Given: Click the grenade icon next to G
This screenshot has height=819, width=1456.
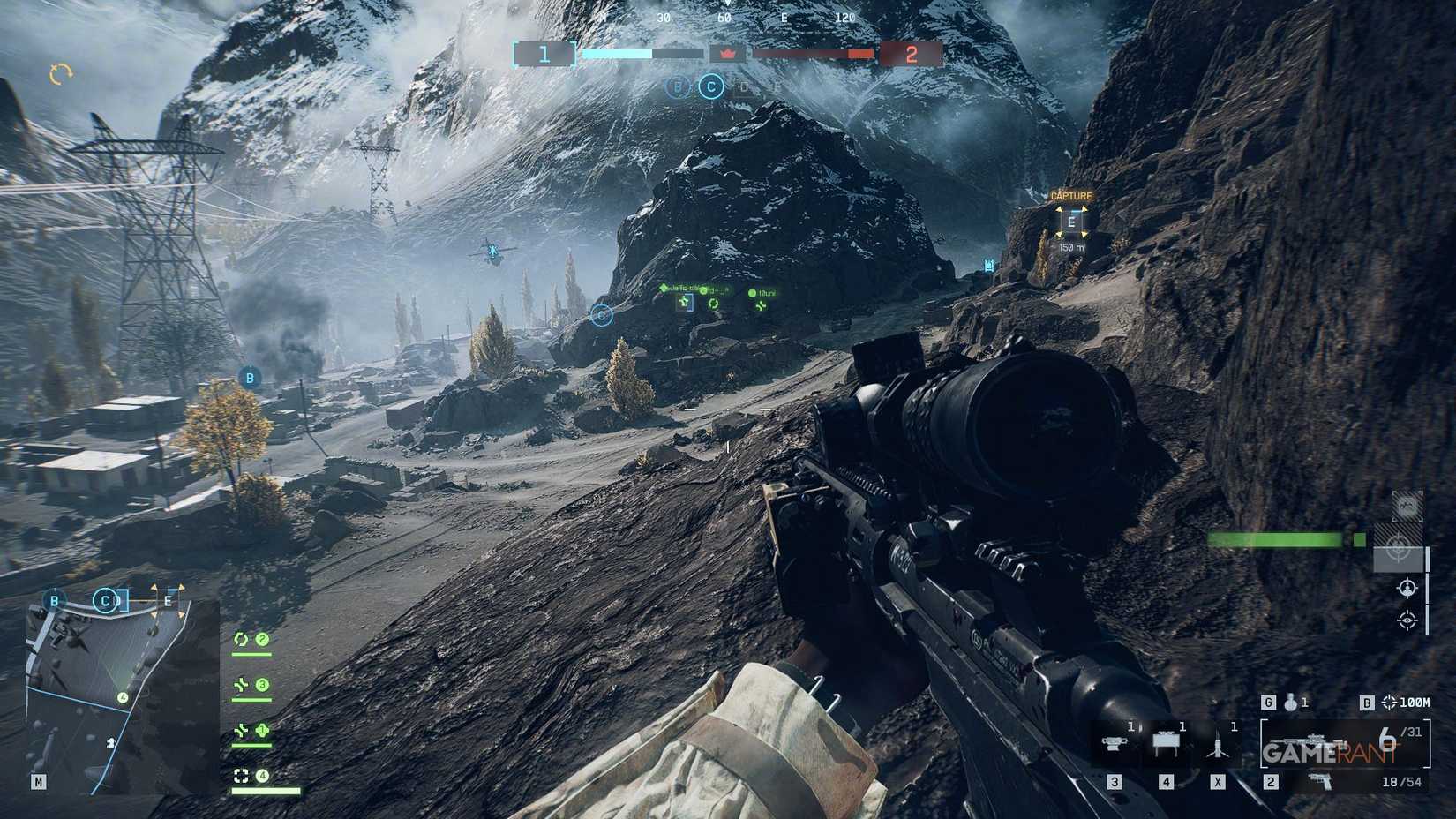Looking at the screenshot, I should 1290,703.
